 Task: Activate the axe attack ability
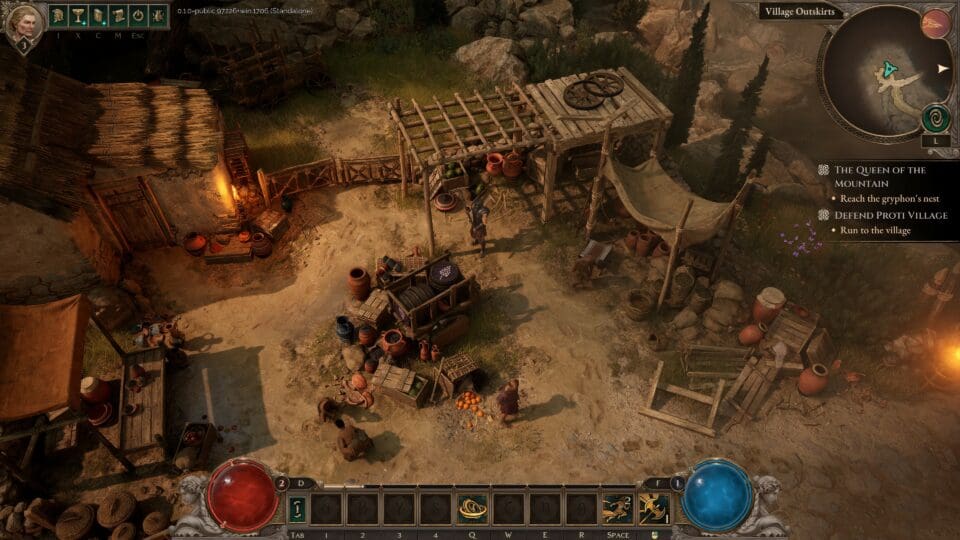pyautogui.click(x=655, y=510)
